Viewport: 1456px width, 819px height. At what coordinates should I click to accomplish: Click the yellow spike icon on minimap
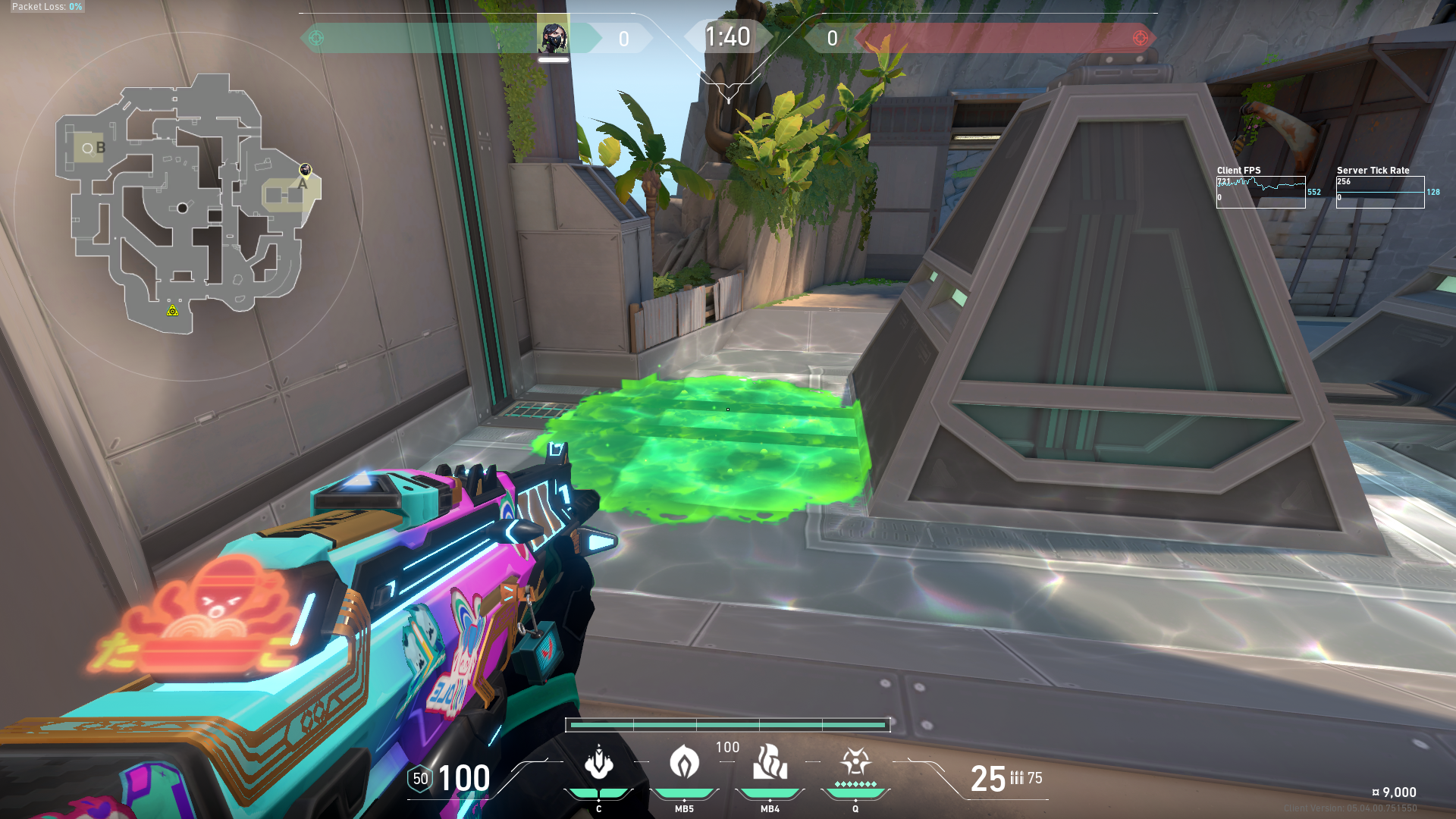pyautogui.click(x=173, y=311)
